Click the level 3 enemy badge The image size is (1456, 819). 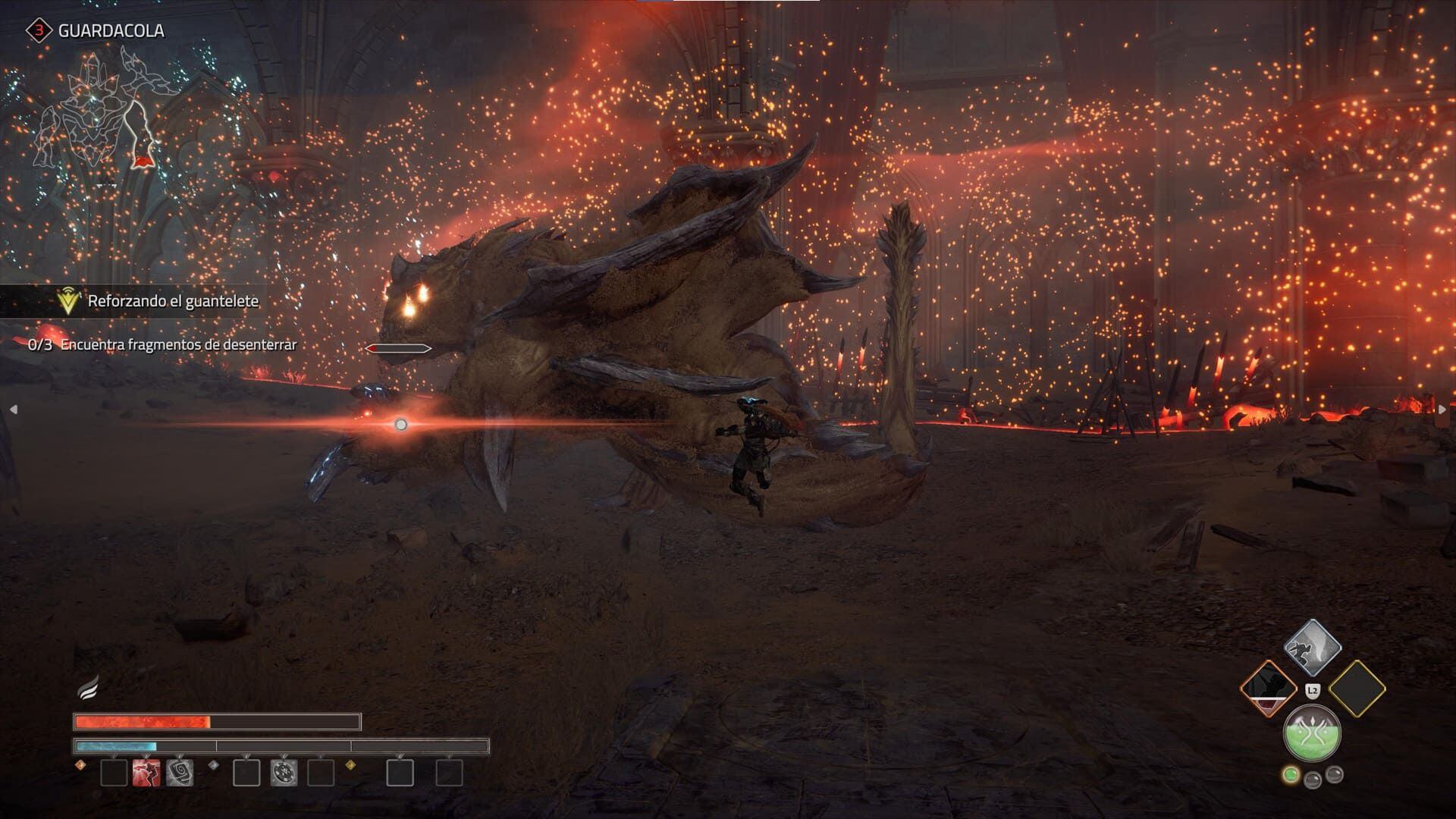tap(38, 30)
